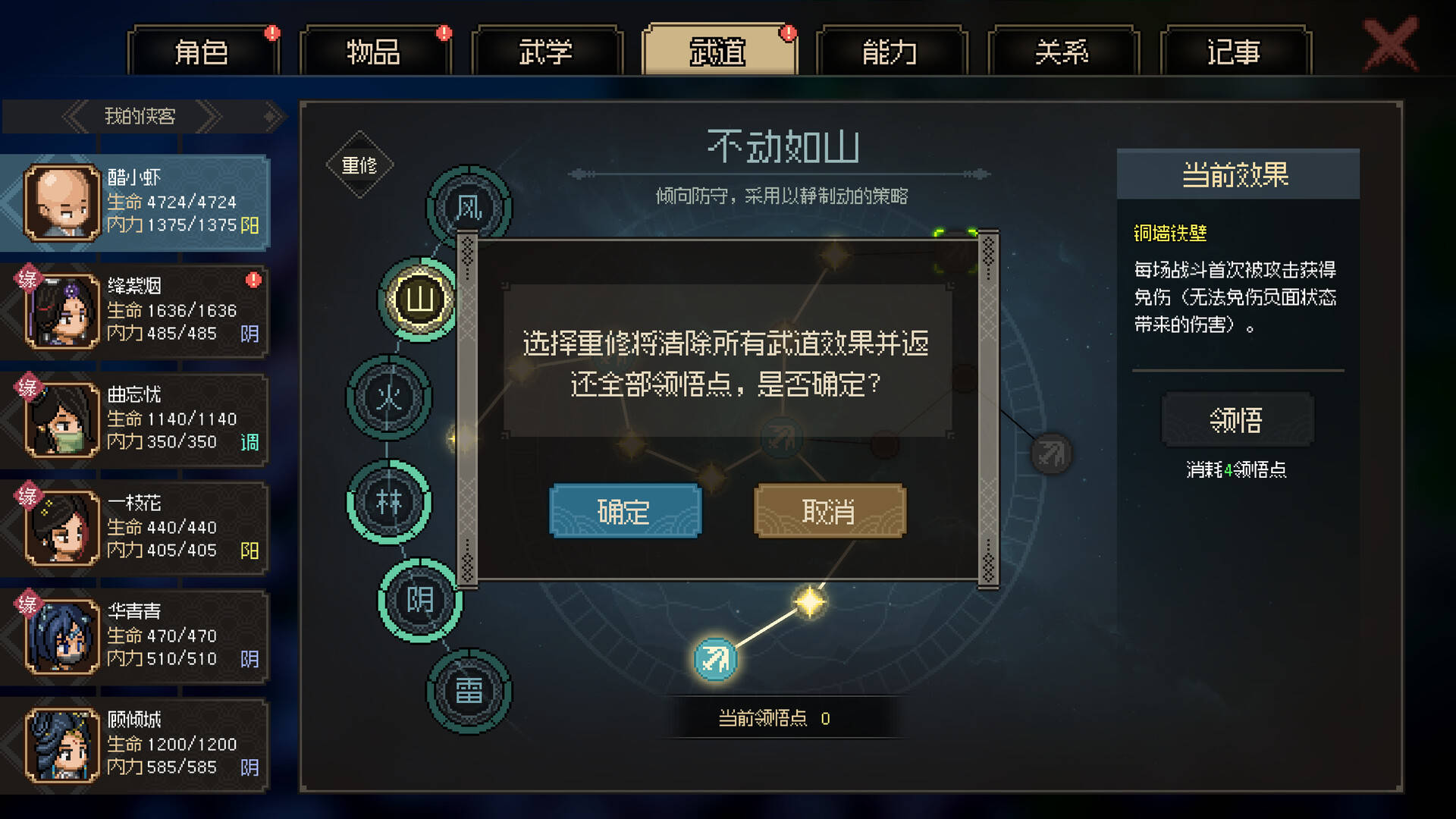The height and width of the screenshot is (819, 1456).
Task: Click the 火 element node
Action: click(388, 398)
